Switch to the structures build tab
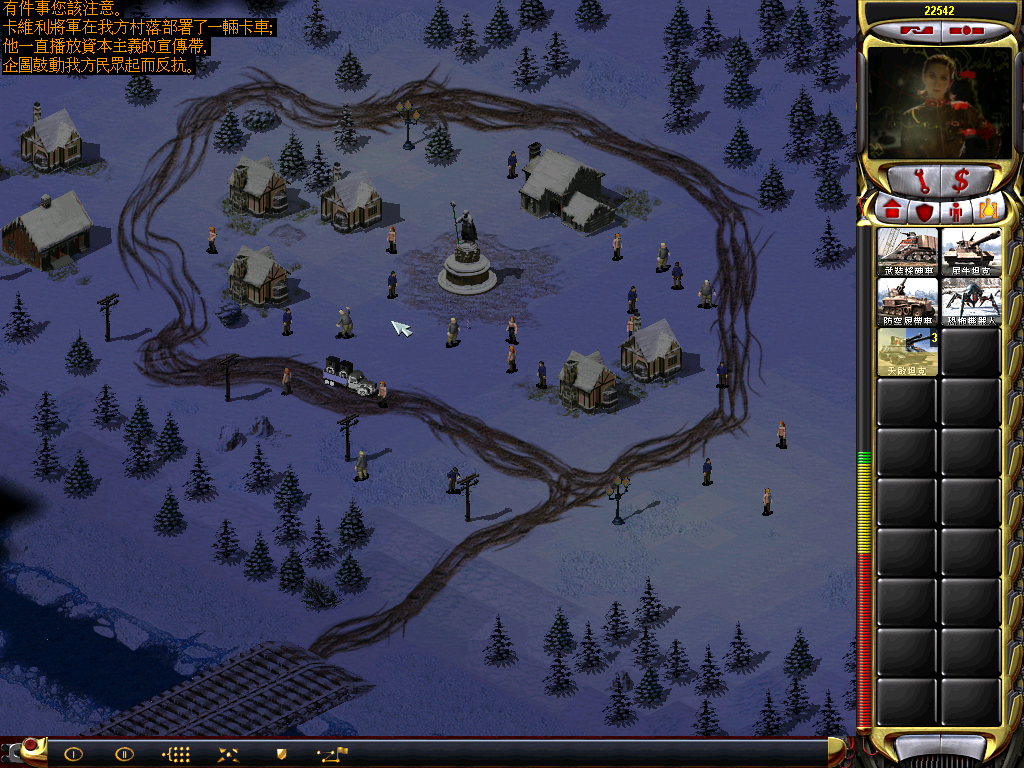 (x=891, y=211)
